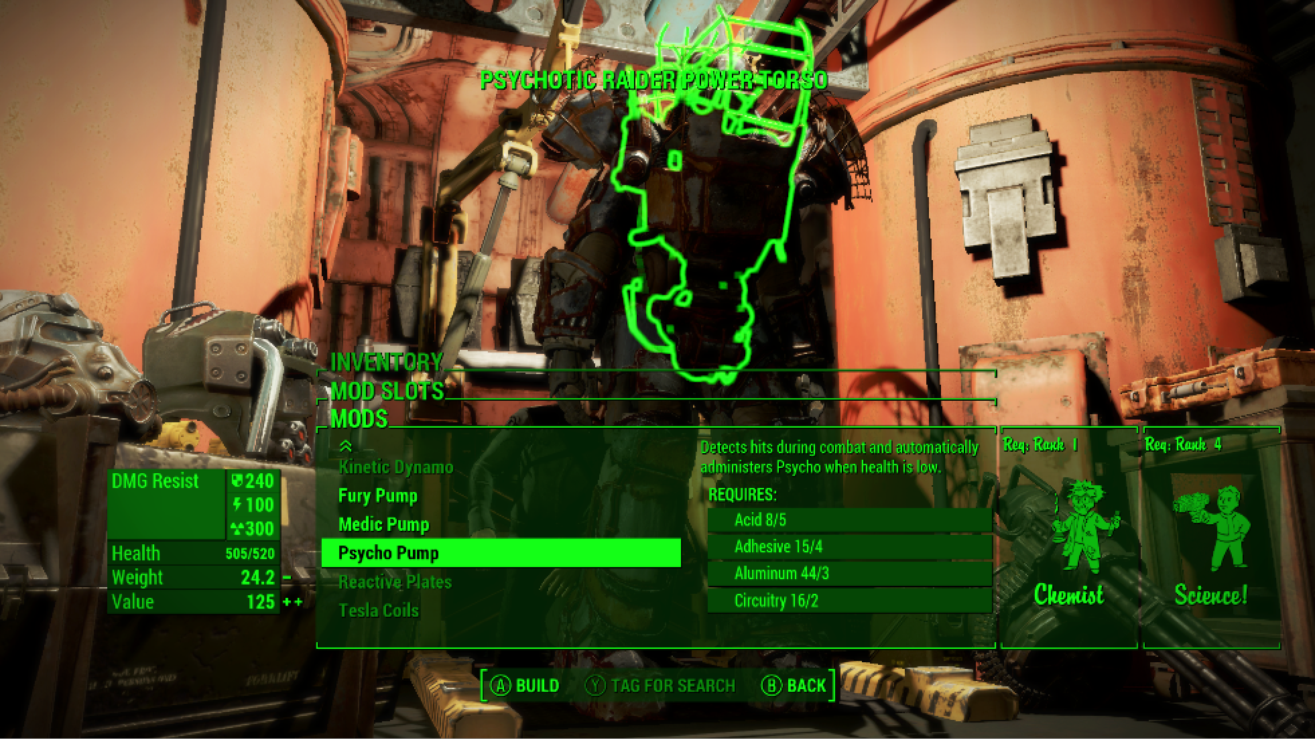Screen dimensions: 1315x740
Task: Switch to the Mod Slots section
Action: coord(387,391)
